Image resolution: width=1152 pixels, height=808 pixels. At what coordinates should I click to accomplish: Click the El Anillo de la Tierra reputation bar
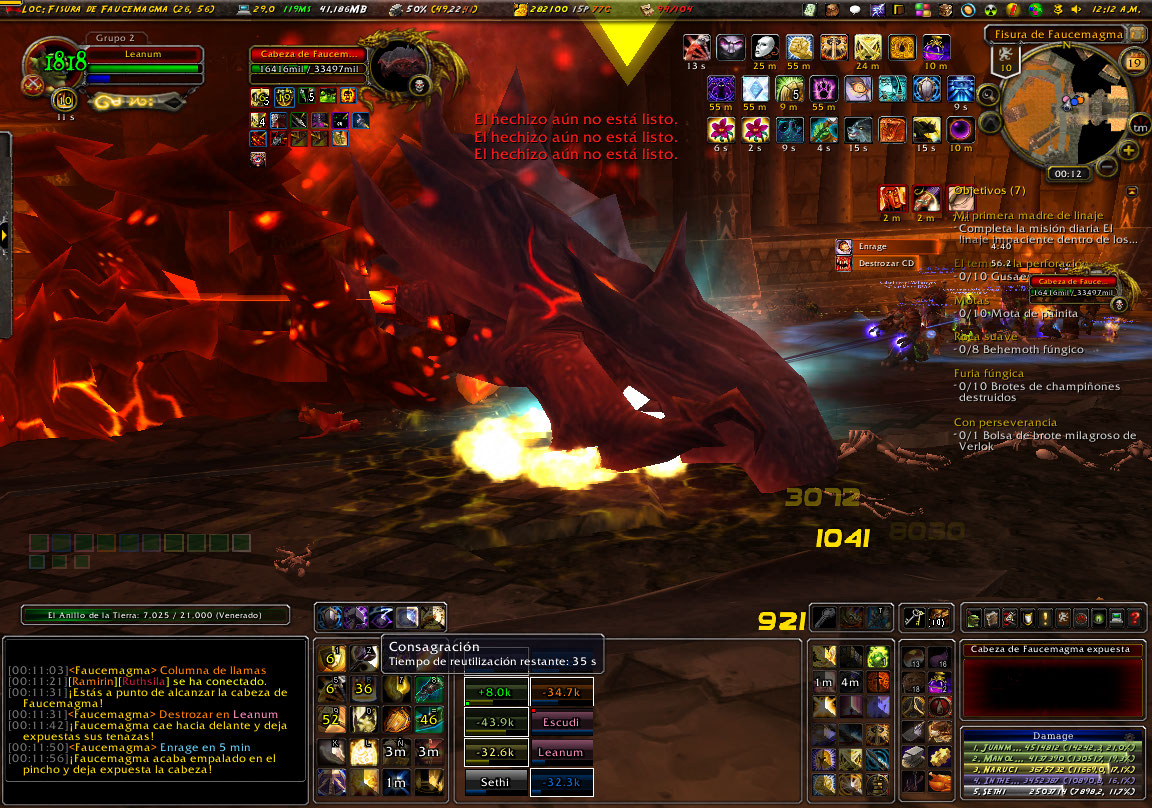(x=155, y=615)
